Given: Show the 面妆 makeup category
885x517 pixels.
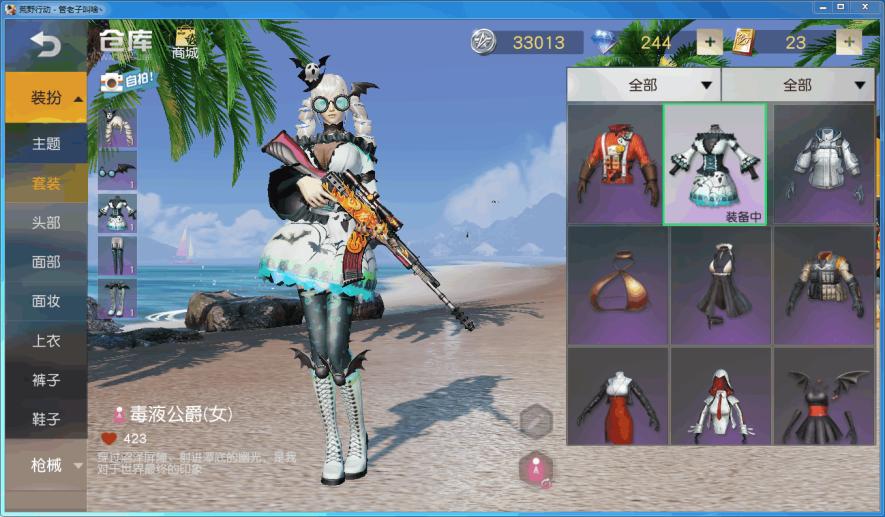Looking at the screenshot, I should click(x=46, y=301).
